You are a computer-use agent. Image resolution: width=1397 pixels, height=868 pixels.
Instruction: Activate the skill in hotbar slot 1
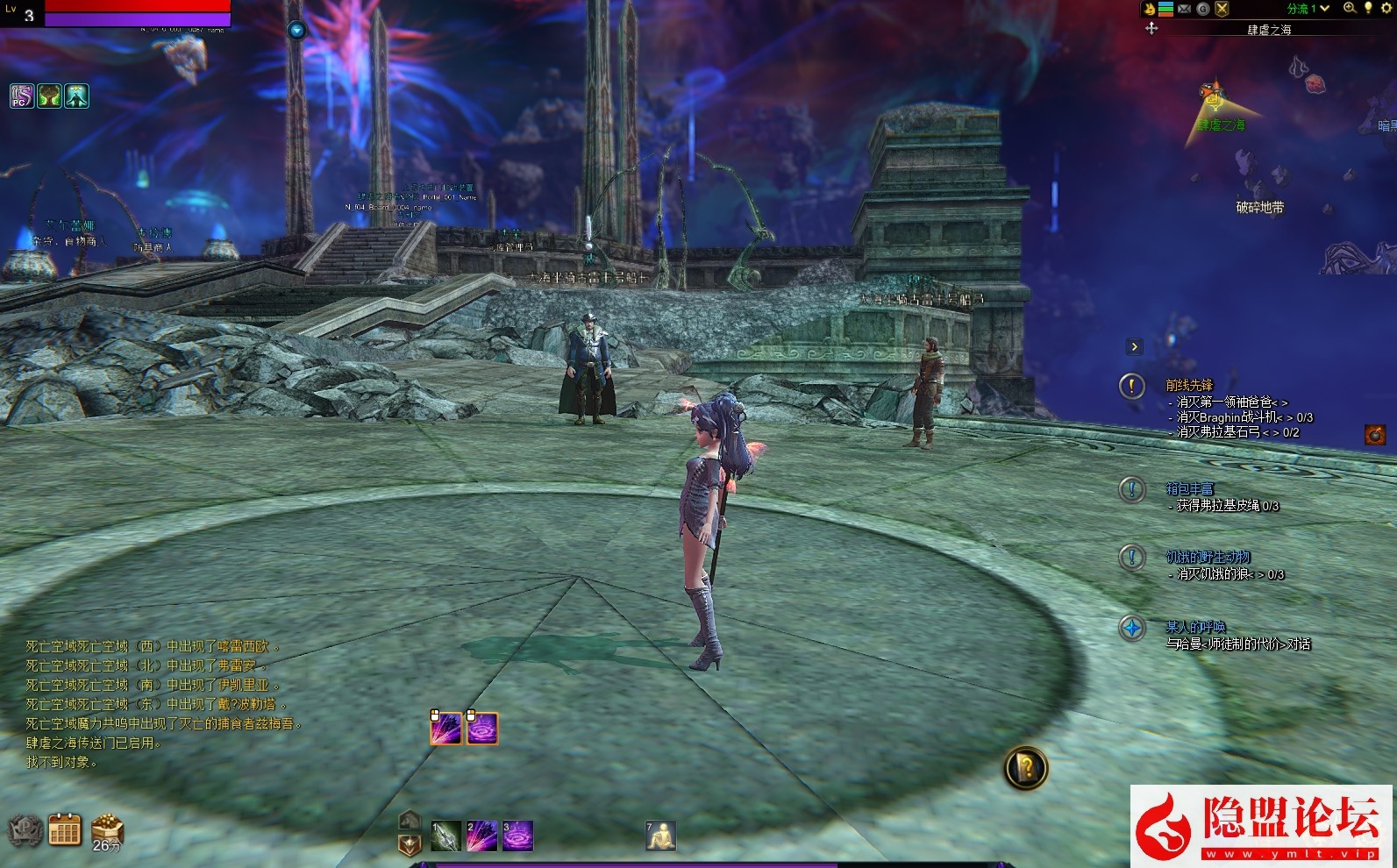coord(445,836)
